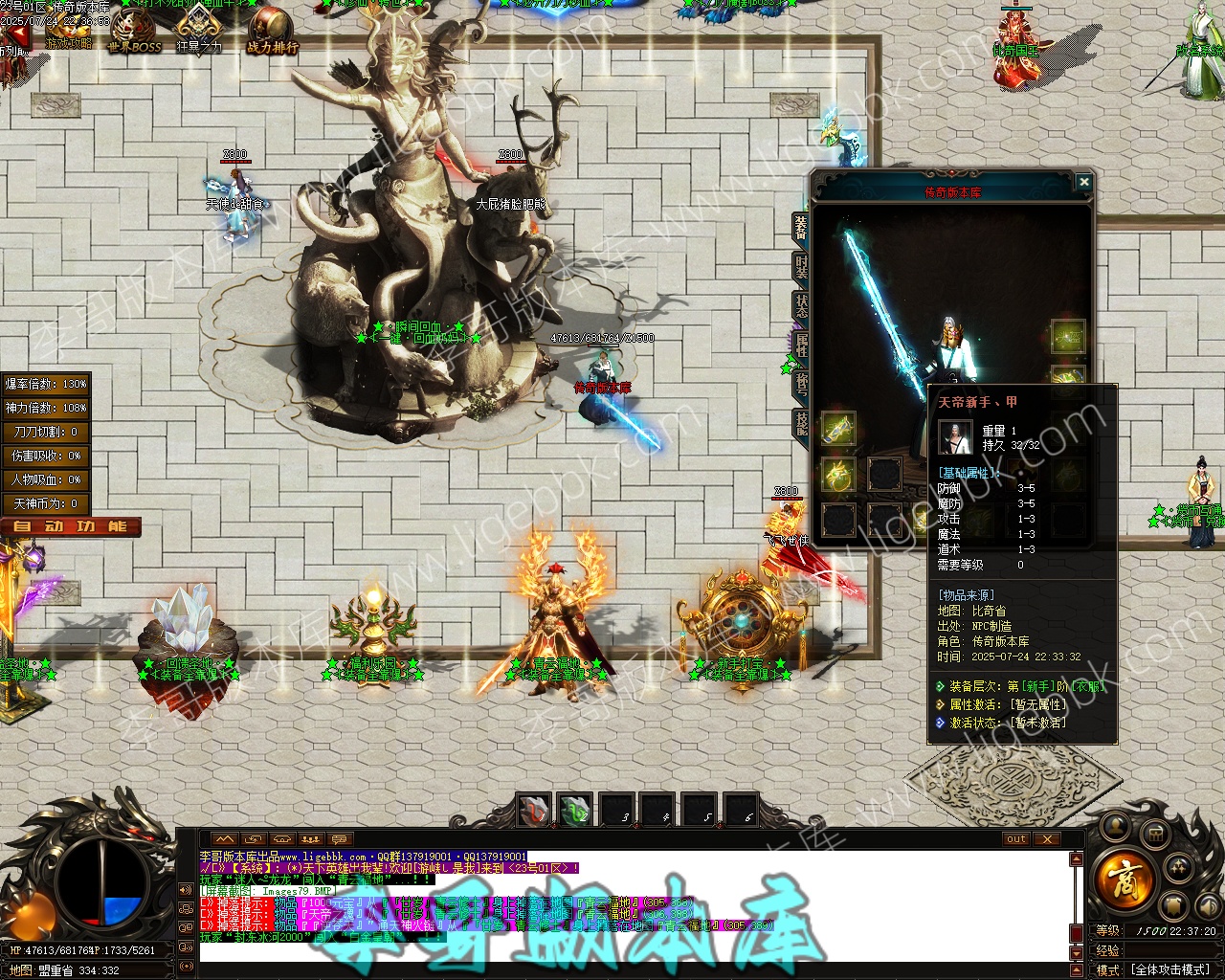Open the 游戏攻略 game guide

[69, 36]
